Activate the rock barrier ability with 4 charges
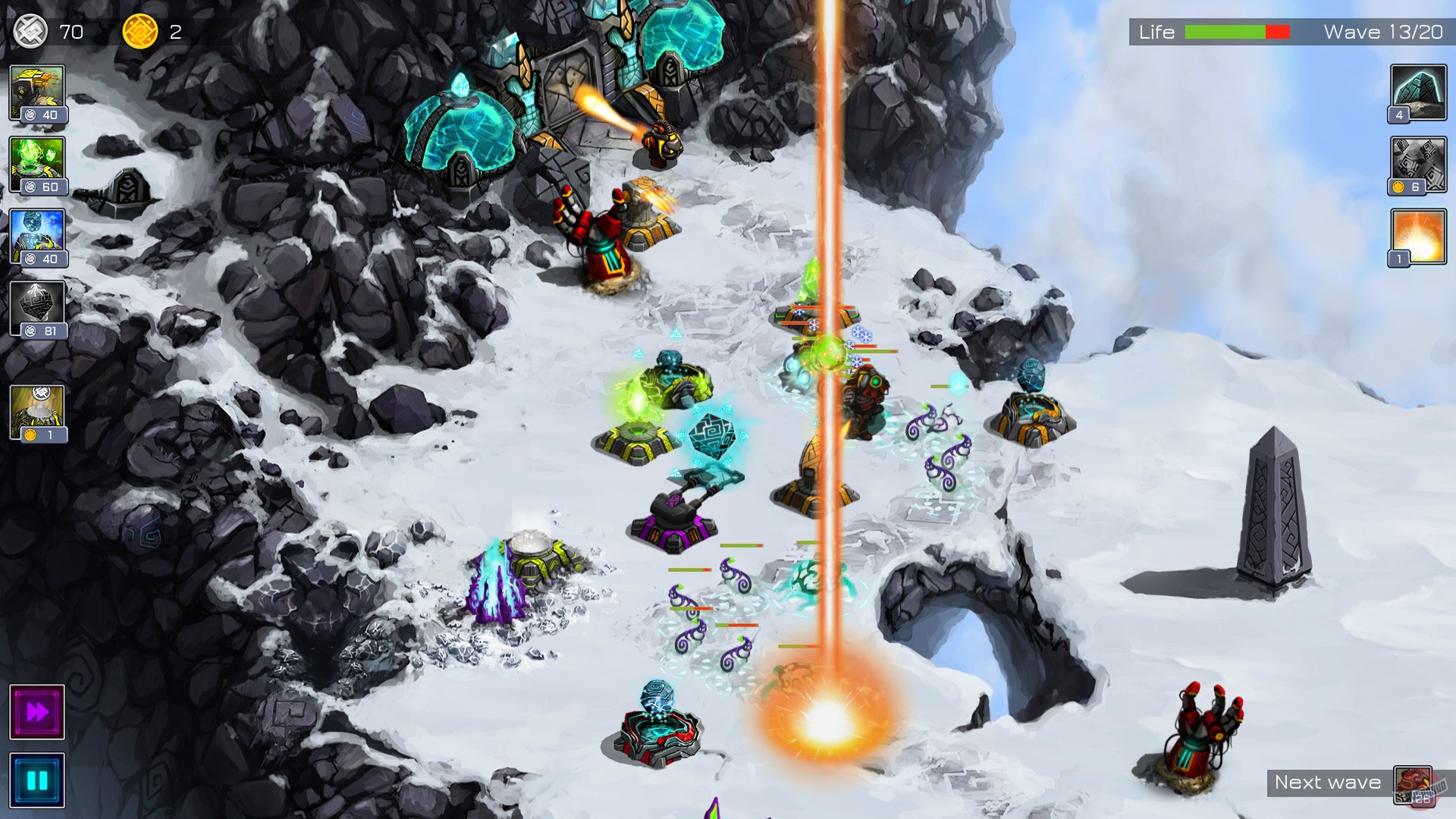 [1417, 91]
